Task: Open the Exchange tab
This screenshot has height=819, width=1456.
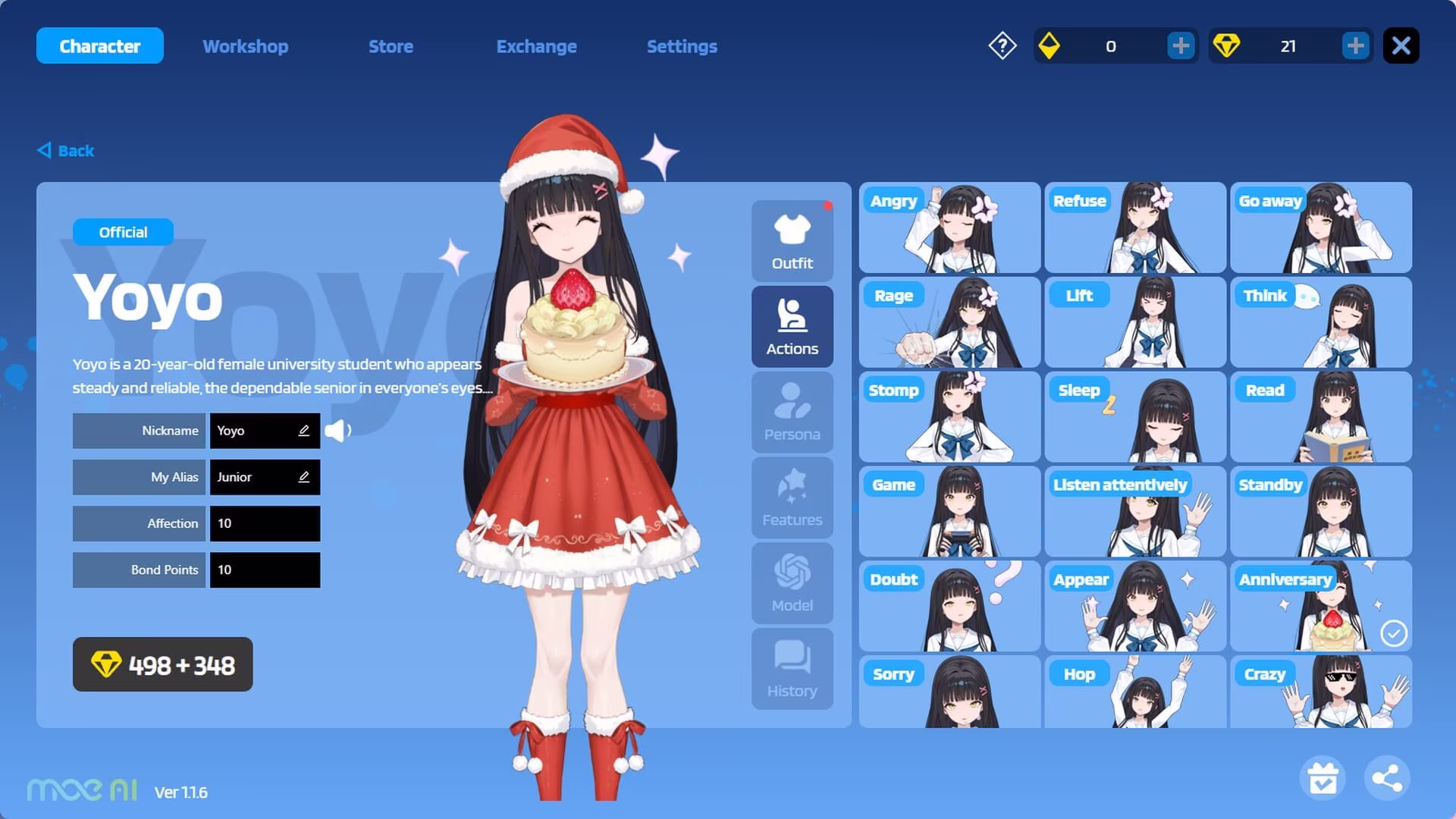Action: (536, 46)
